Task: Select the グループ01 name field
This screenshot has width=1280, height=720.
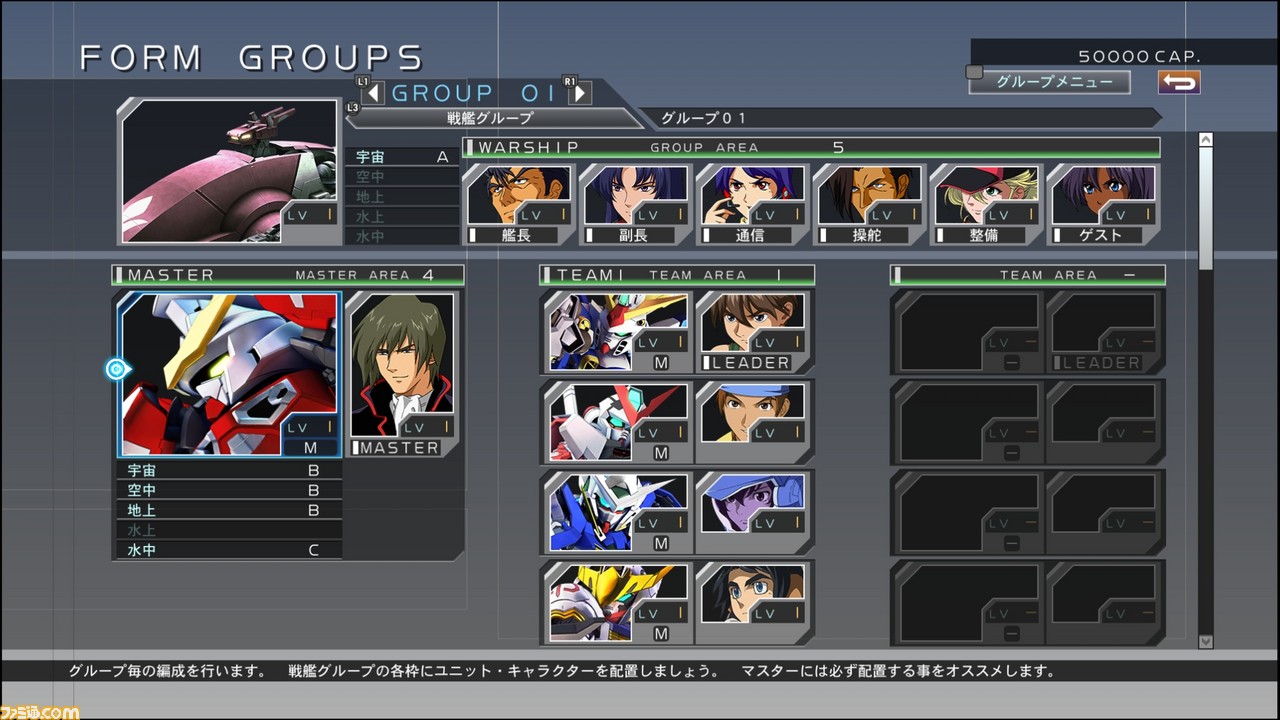Action: point(900,118)
